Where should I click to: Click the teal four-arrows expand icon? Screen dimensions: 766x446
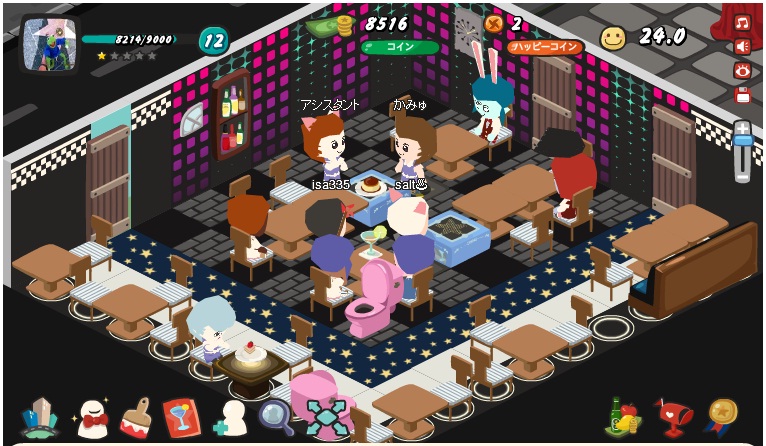326,417
